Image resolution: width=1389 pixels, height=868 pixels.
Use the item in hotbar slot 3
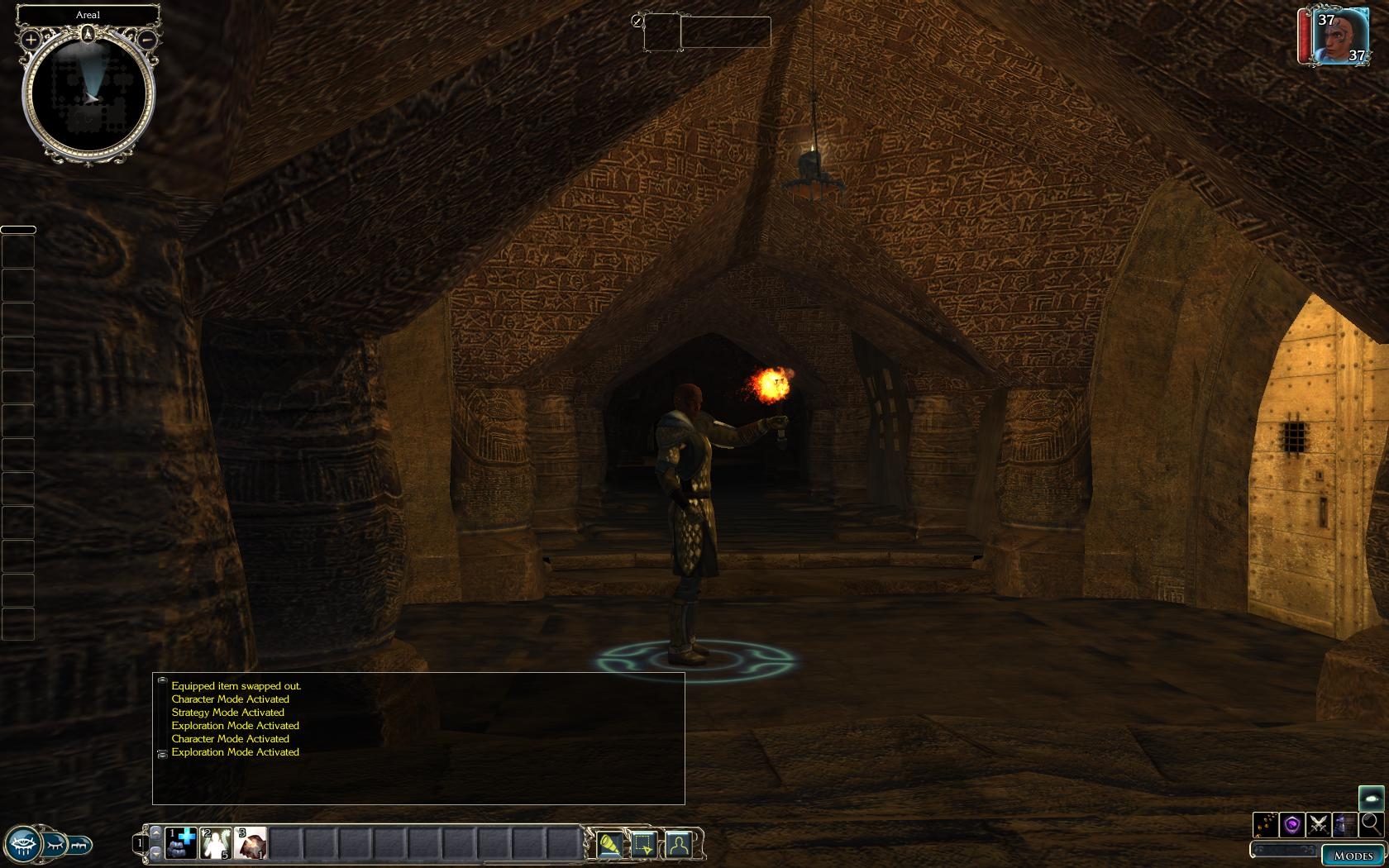pos(251,842)
